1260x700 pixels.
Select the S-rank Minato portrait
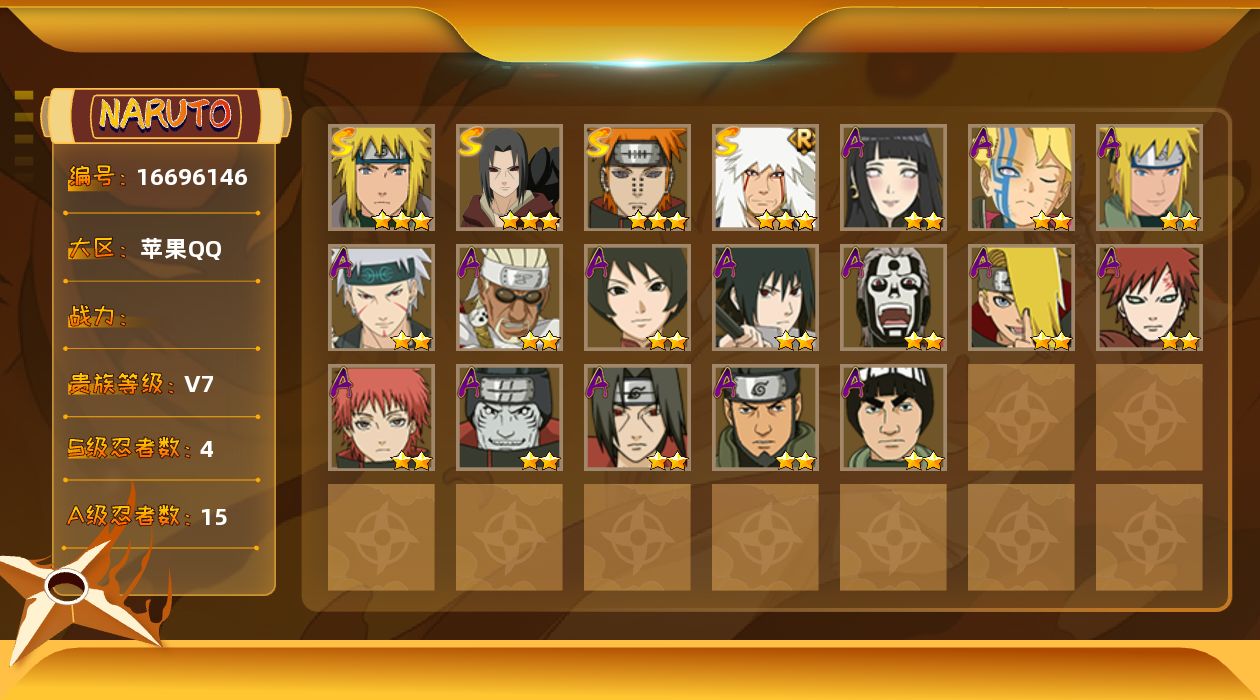(x=381, y=177)
